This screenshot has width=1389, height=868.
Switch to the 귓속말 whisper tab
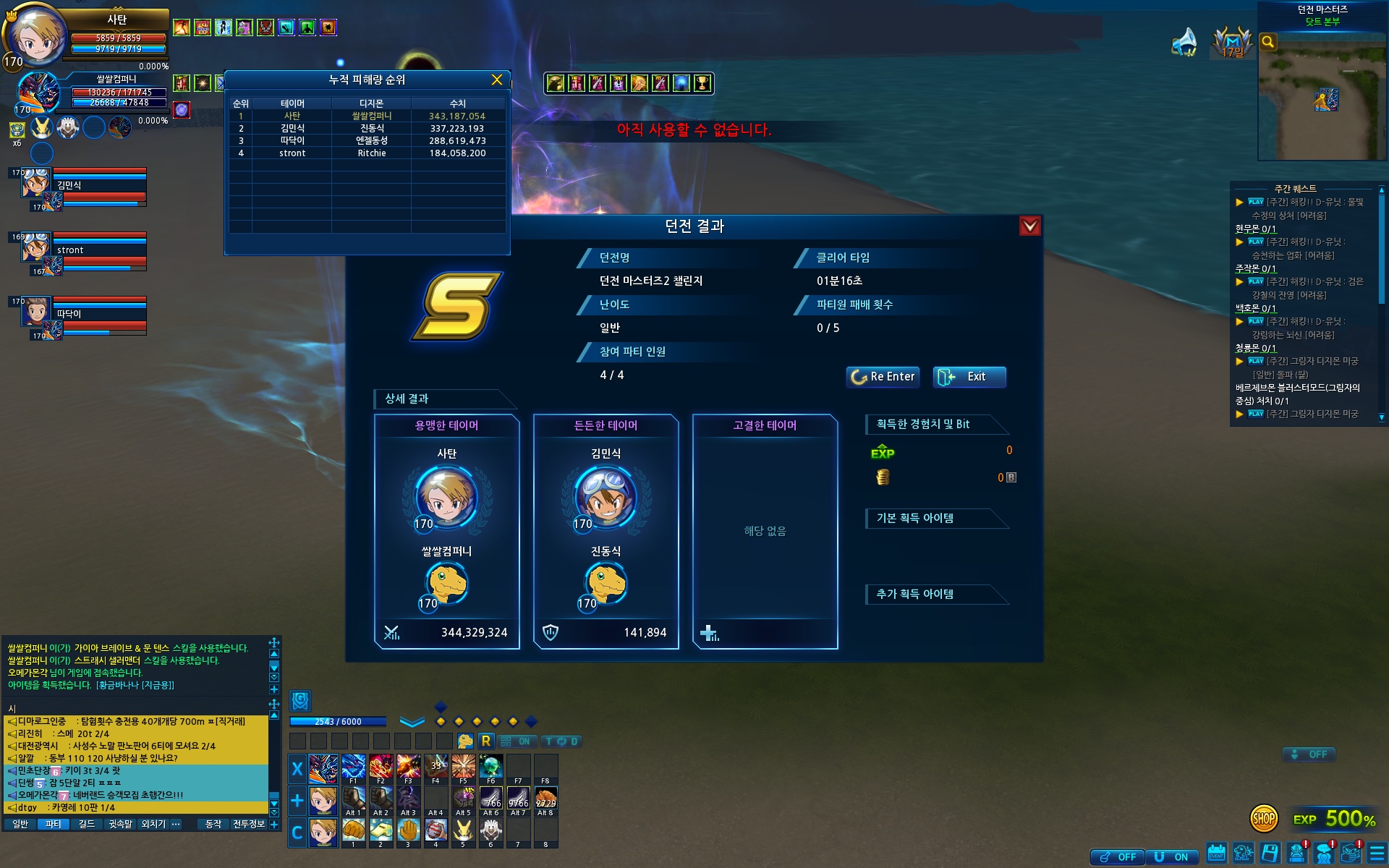coord(120,824)
